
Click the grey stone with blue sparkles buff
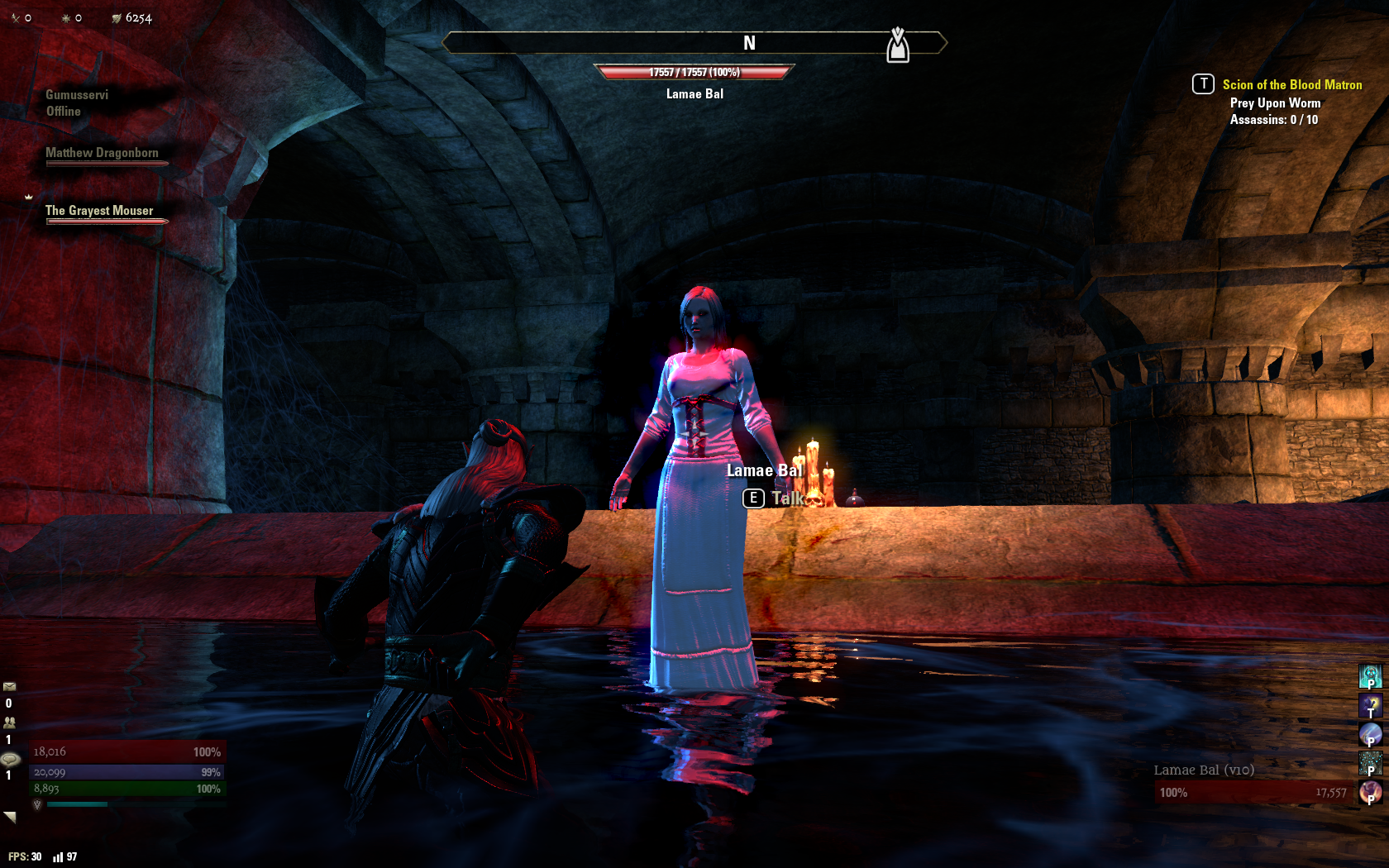[x=1370, y=762]
